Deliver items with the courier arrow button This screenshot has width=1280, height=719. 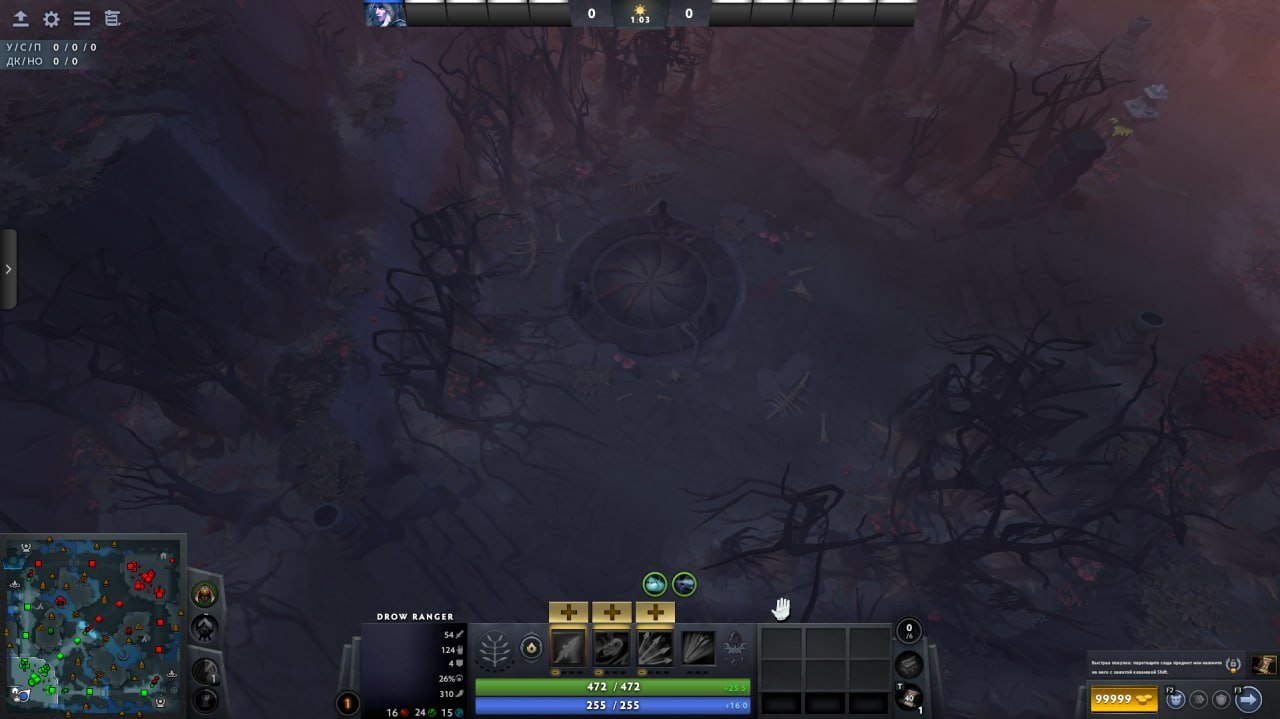pyautogui.click(x=1247, y=698)
